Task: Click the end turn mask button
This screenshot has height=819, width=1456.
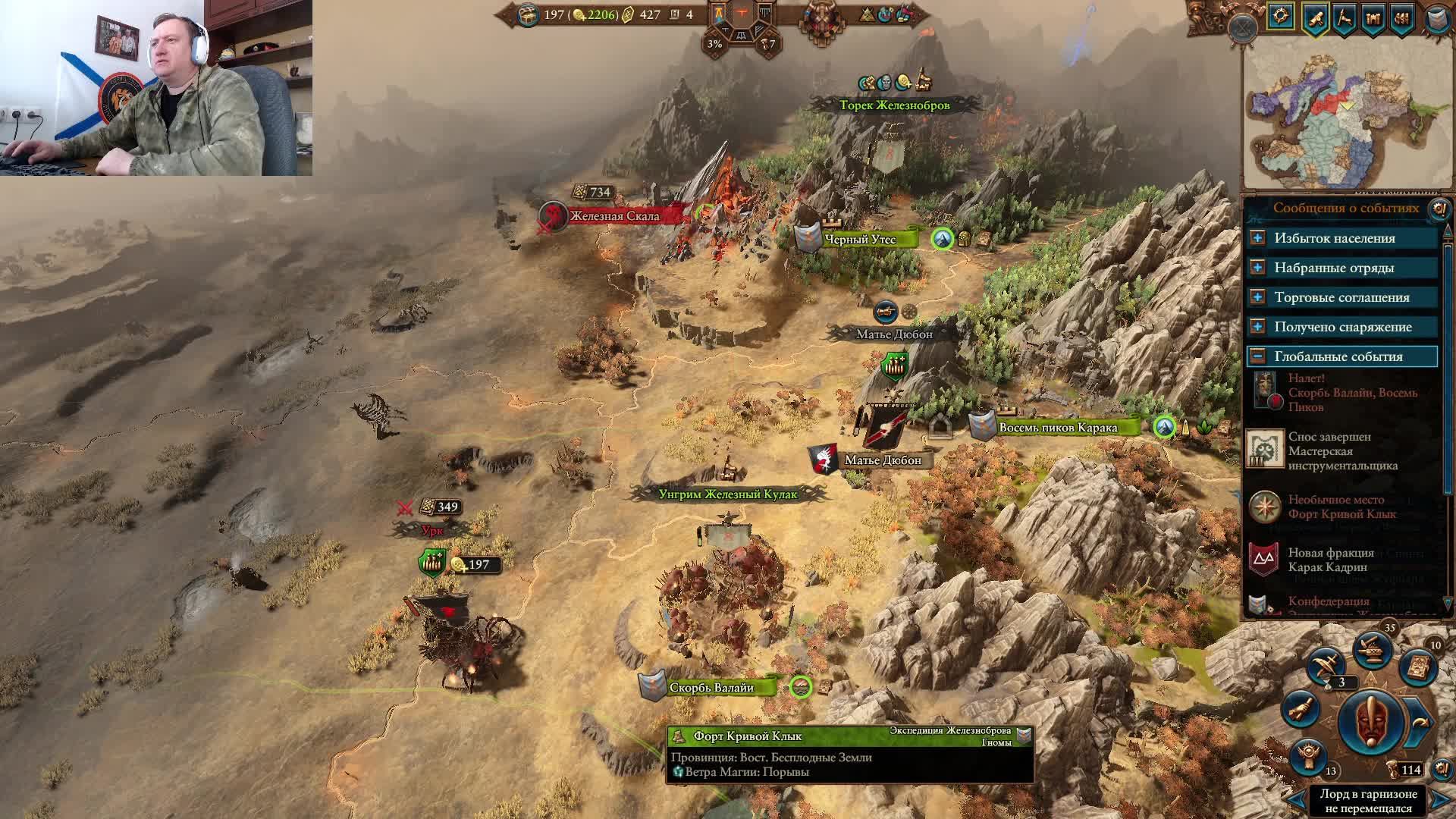Action: 1371,722
